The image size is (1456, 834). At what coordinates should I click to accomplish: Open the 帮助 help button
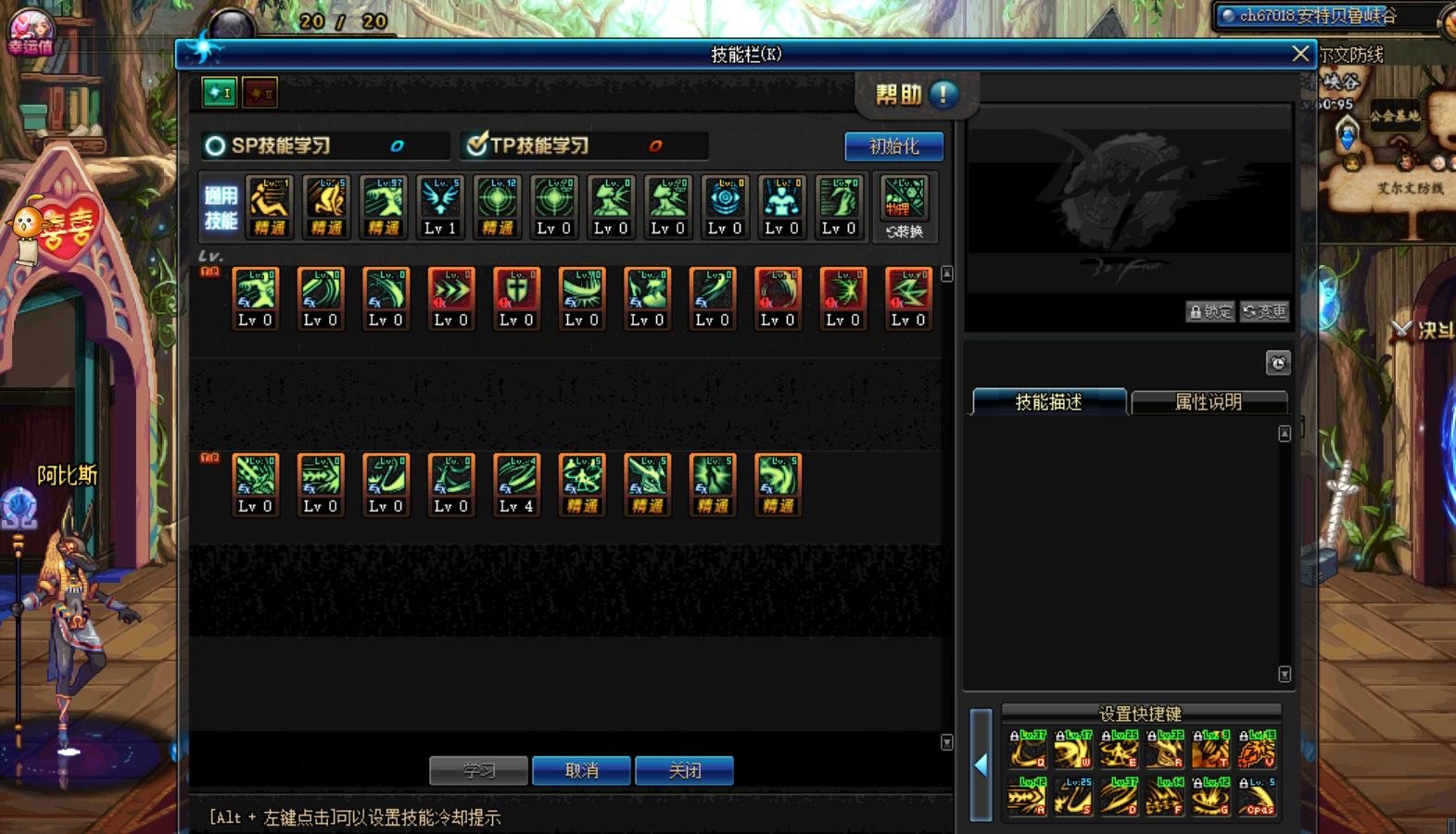tap(916, 95)
